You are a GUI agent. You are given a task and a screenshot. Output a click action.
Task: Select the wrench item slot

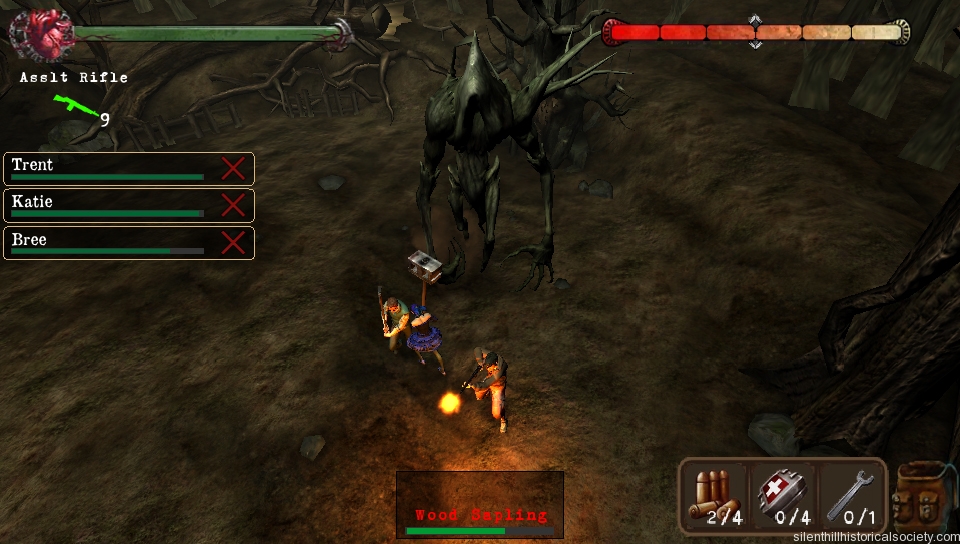(850, 496)
